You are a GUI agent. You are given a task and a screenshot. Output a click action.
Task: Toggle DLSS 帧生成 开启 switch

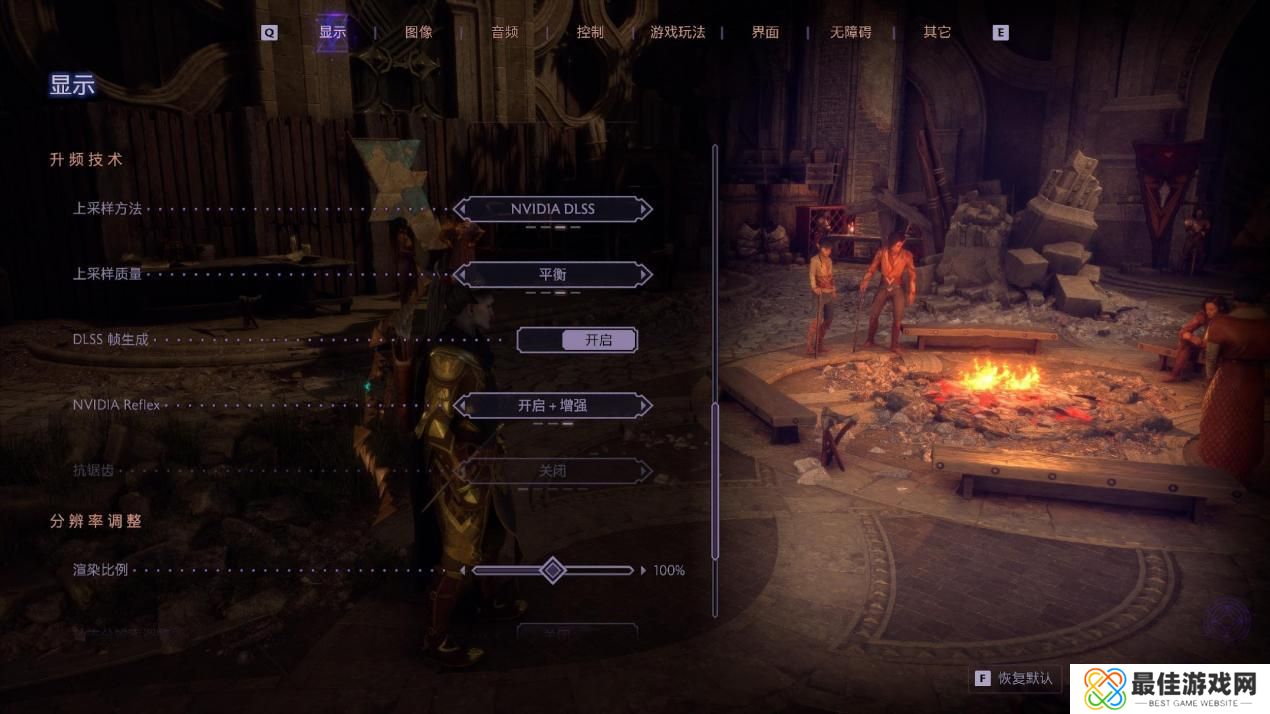(577, 340)
